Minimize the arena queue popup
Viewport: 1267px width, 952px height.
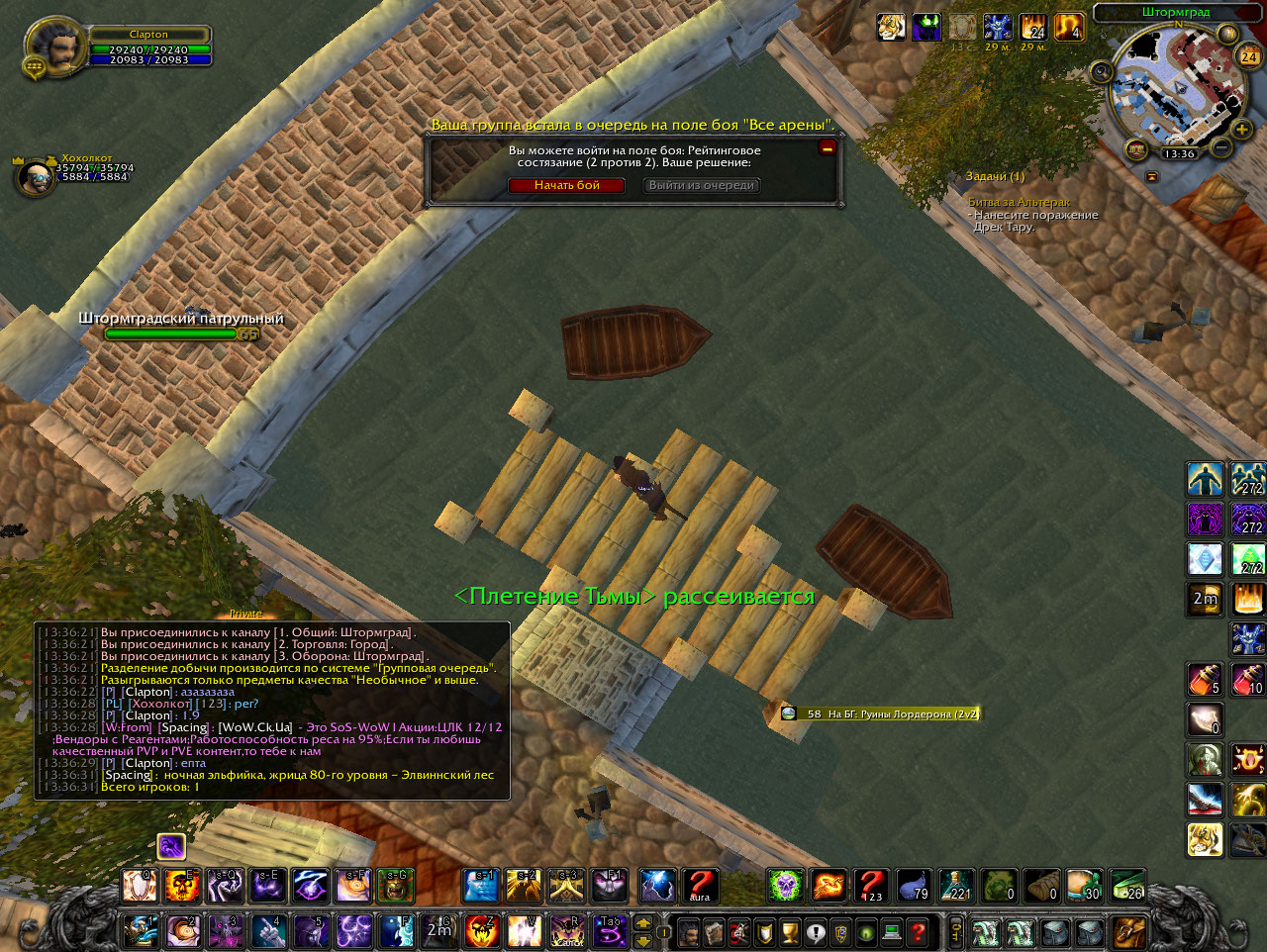click(x=828, y=147)
